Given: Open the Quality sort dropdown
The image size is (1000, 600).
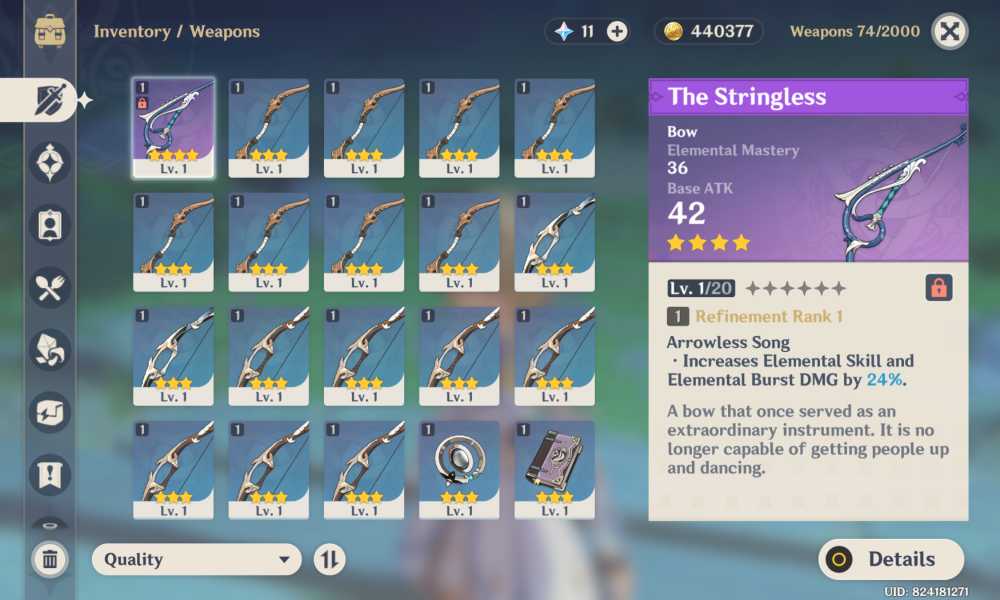Looking at the screenshot, I should (x=196, y=560).
